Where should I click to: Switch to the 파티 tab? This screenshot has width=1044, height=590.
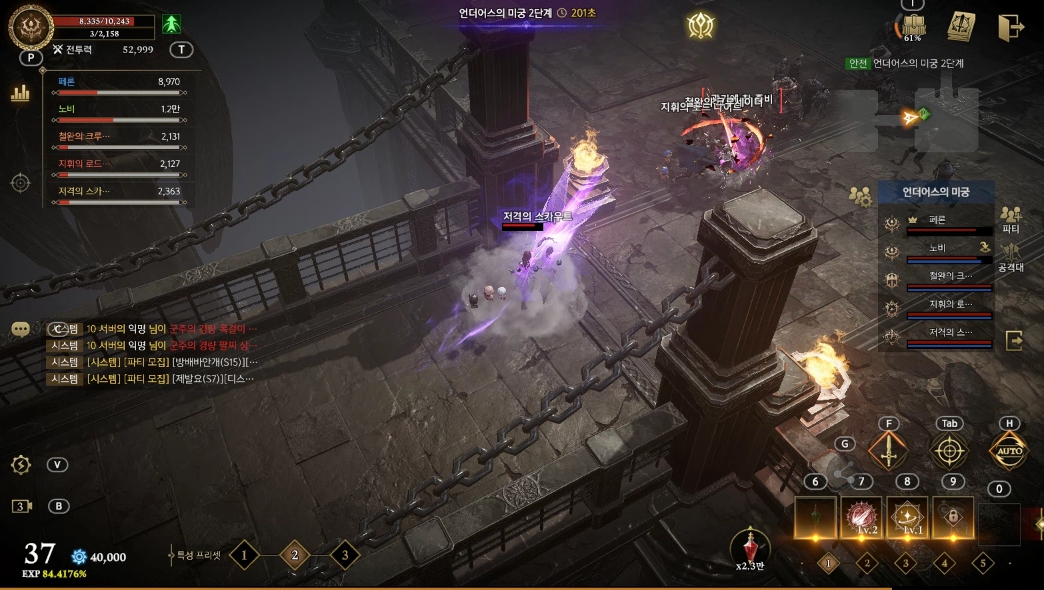[1010, 220]
